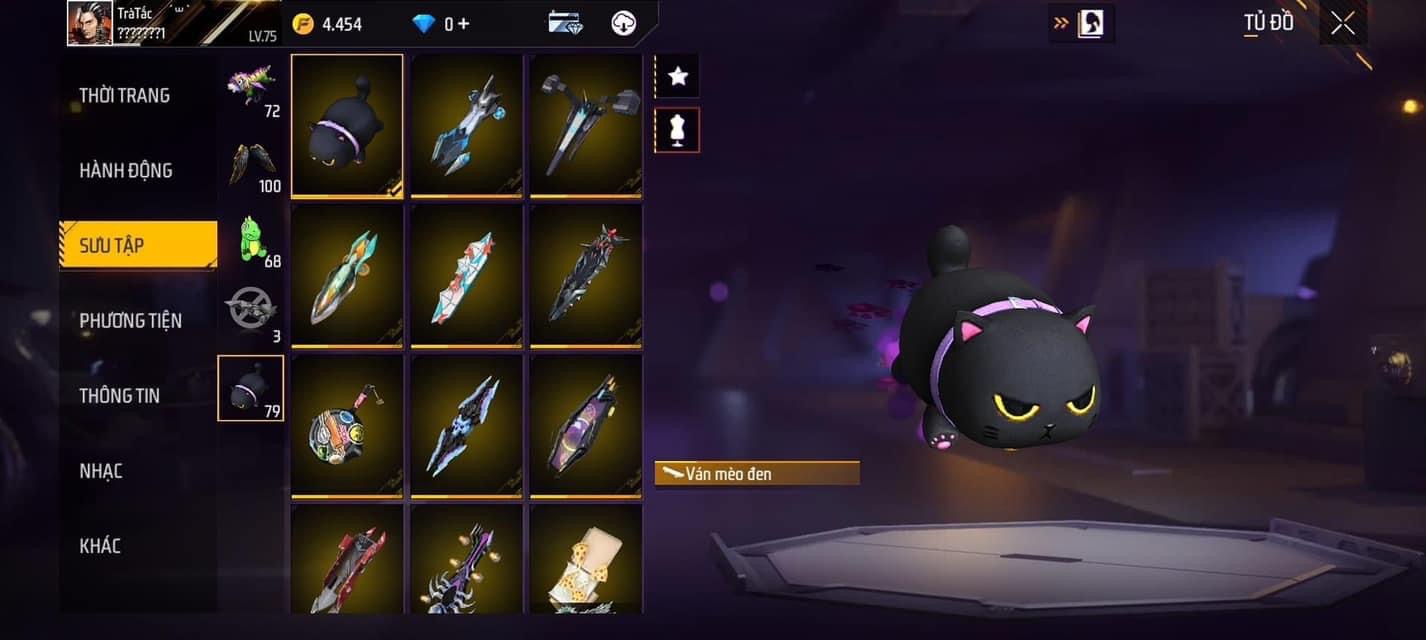Open the player profile avatar
This screenshot has height=640, width=1426.
pyautogui.click(x=89, y=23)
